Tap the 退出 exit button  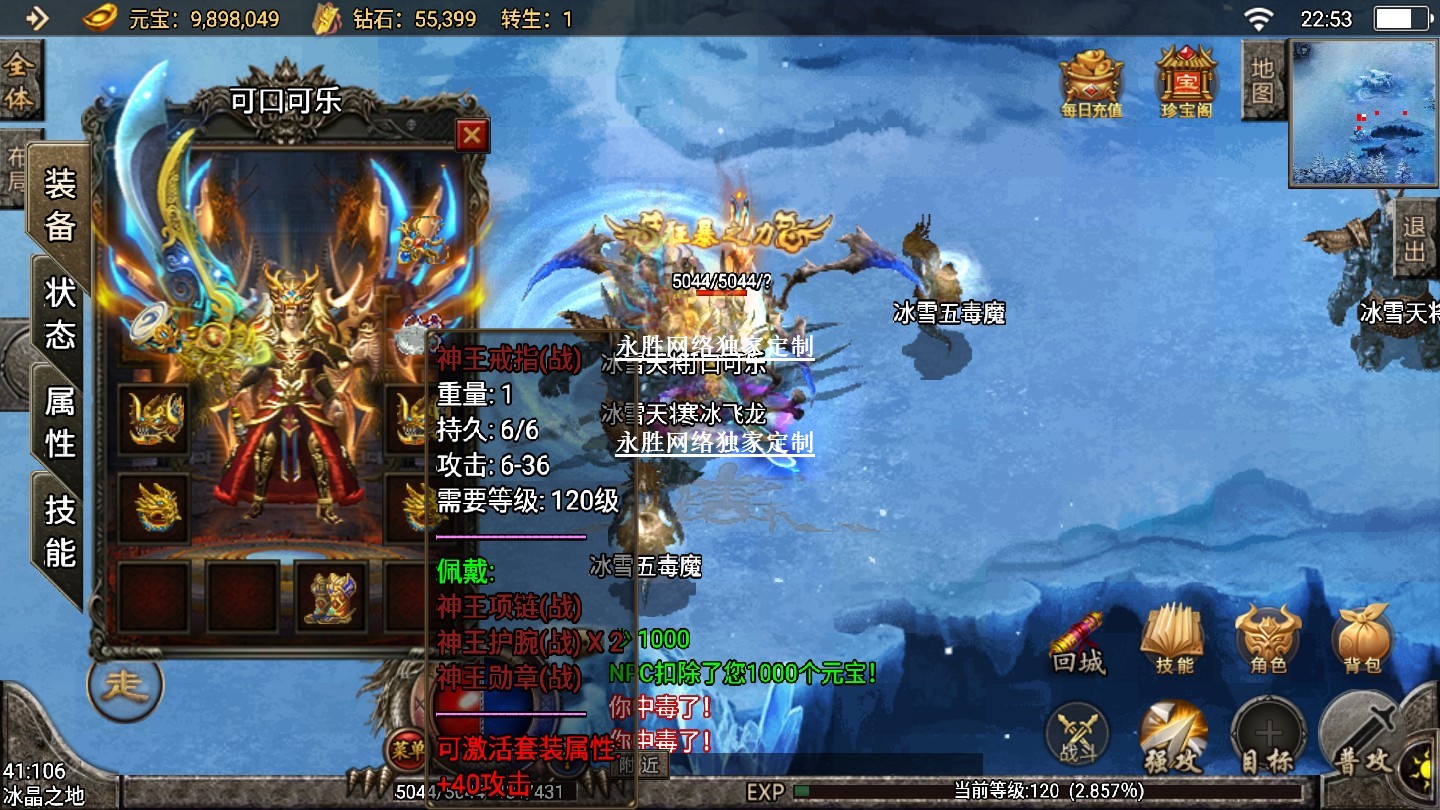pos(1414,238)
